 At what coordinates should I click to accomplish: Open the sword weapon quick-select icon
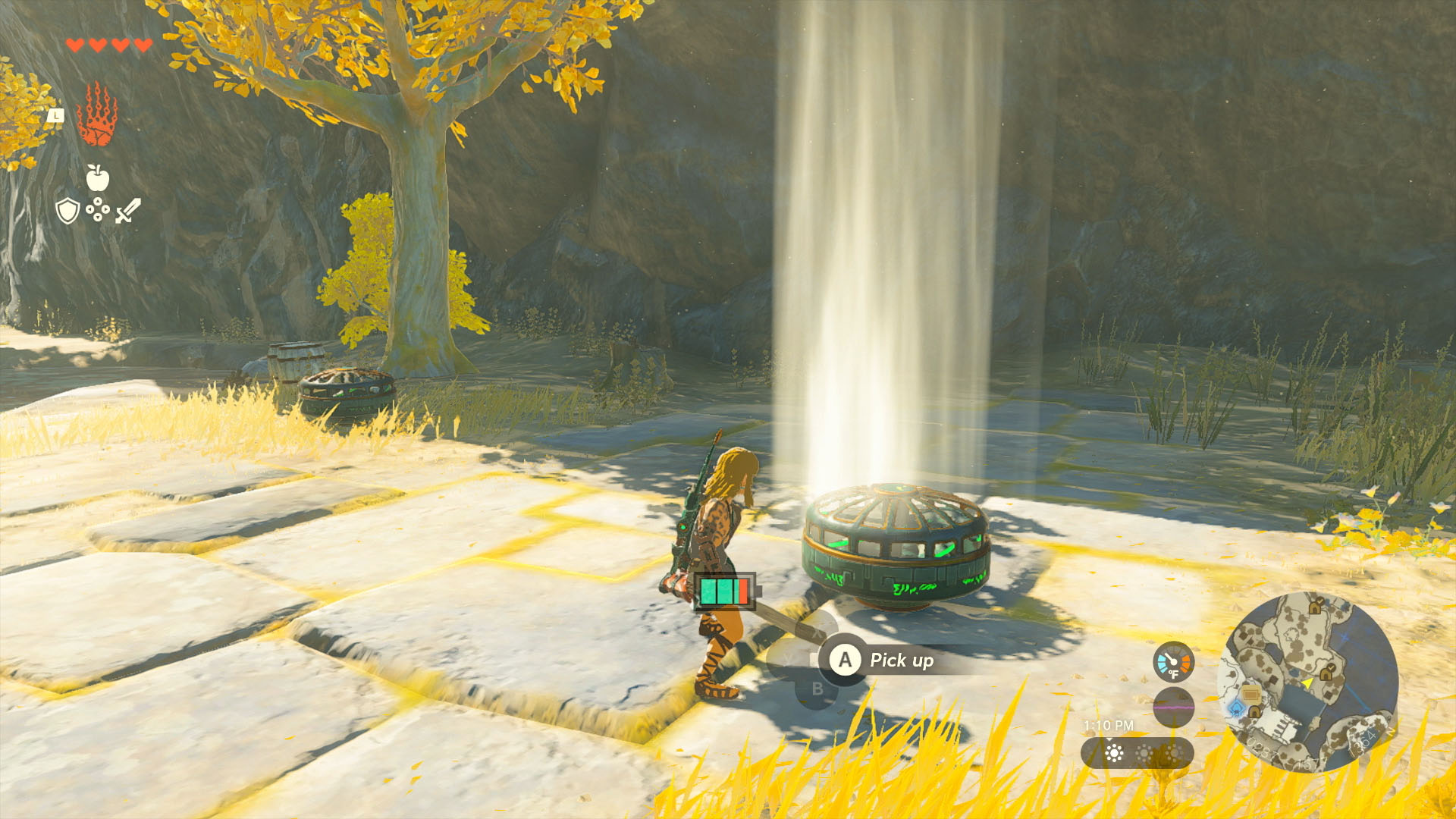coord(127,210)
